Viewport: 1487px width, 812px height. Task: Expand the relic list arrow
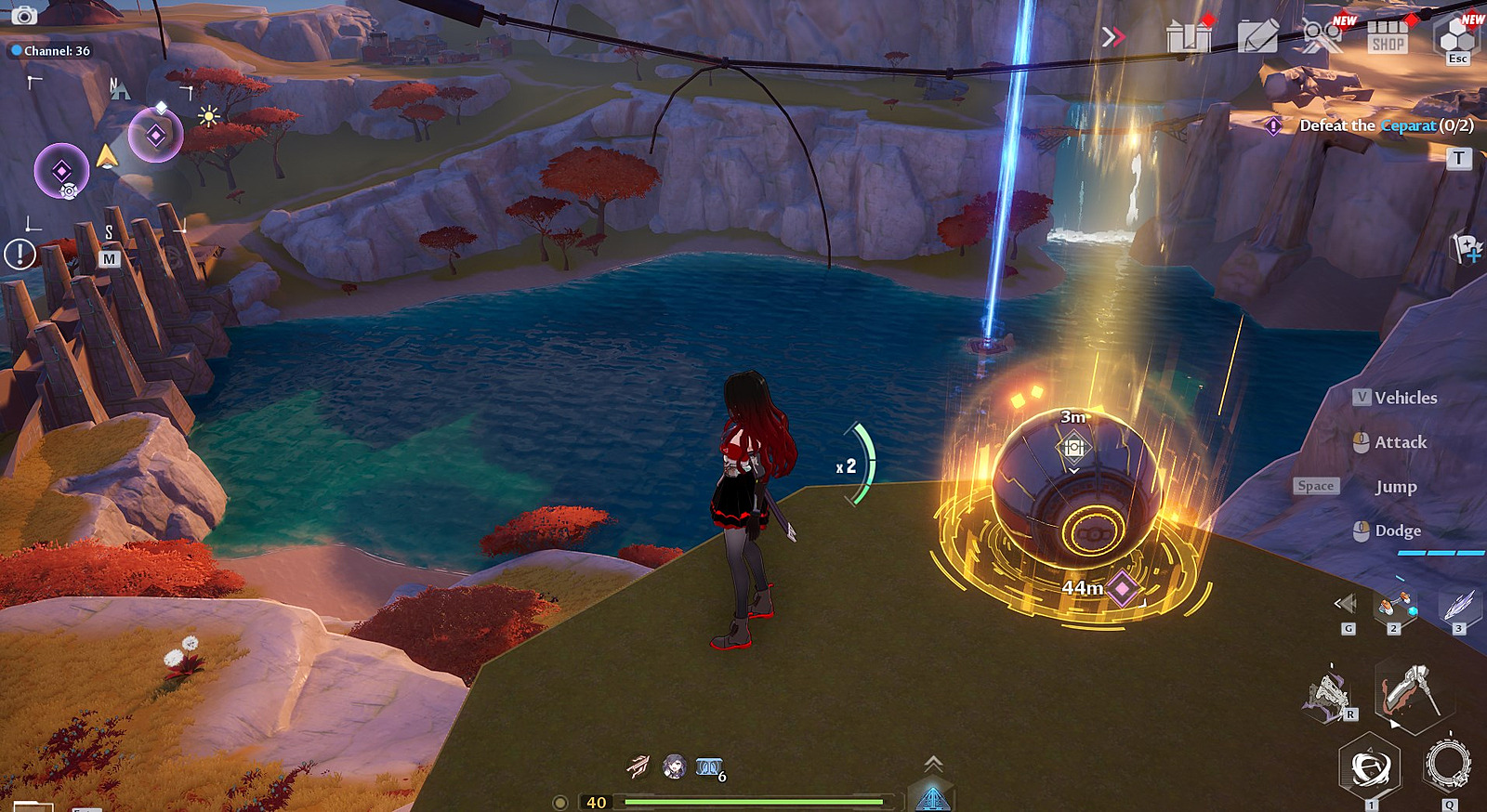[1344, 604]
